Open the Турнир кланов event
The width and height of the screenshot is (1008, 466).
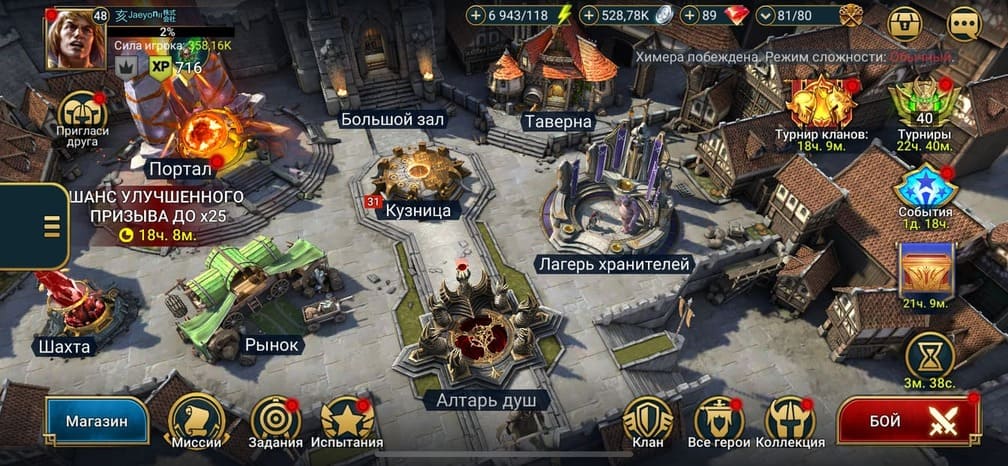pos(820,103)
